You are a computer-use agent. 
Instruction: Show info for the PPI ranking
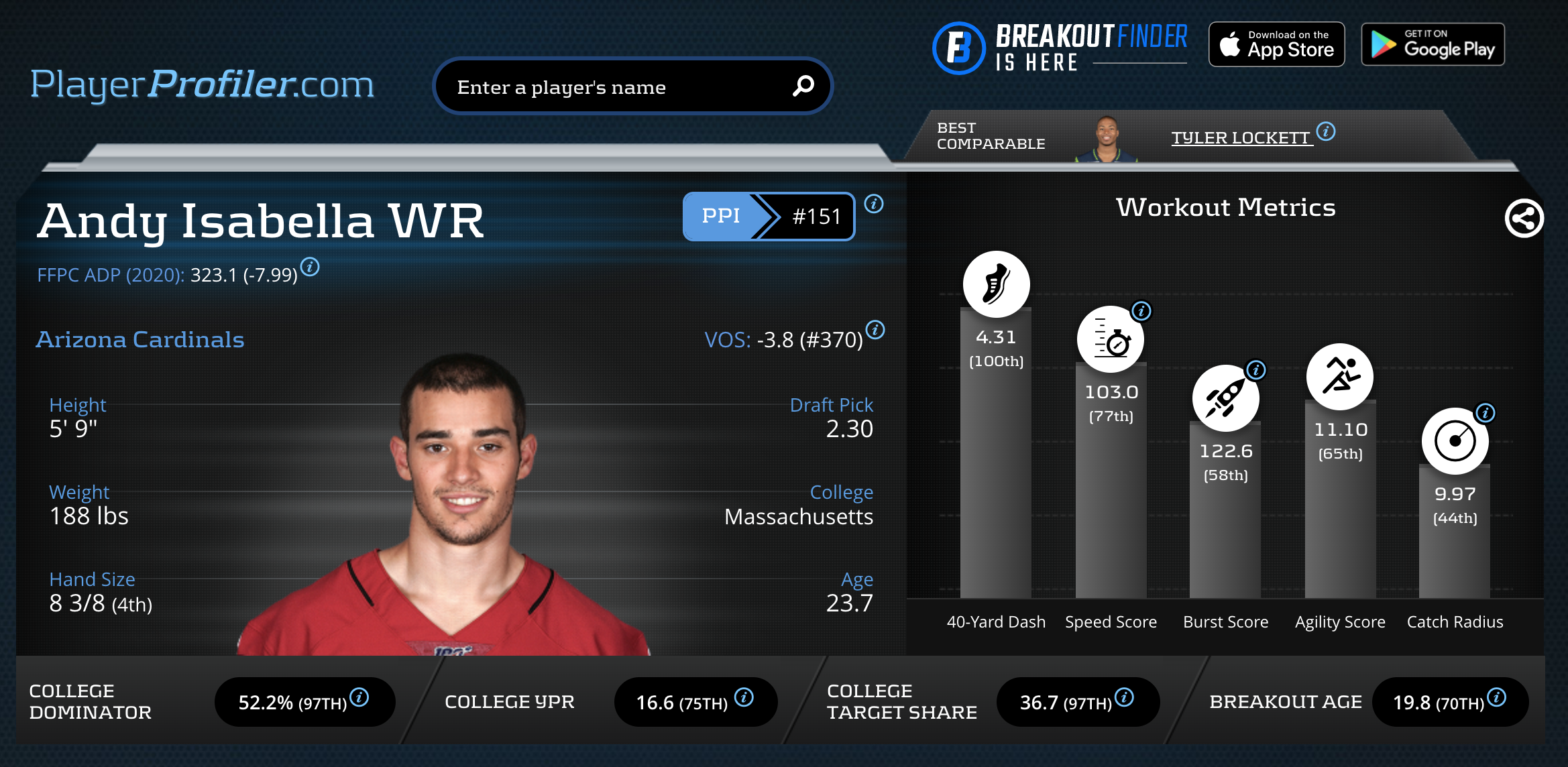874,204
